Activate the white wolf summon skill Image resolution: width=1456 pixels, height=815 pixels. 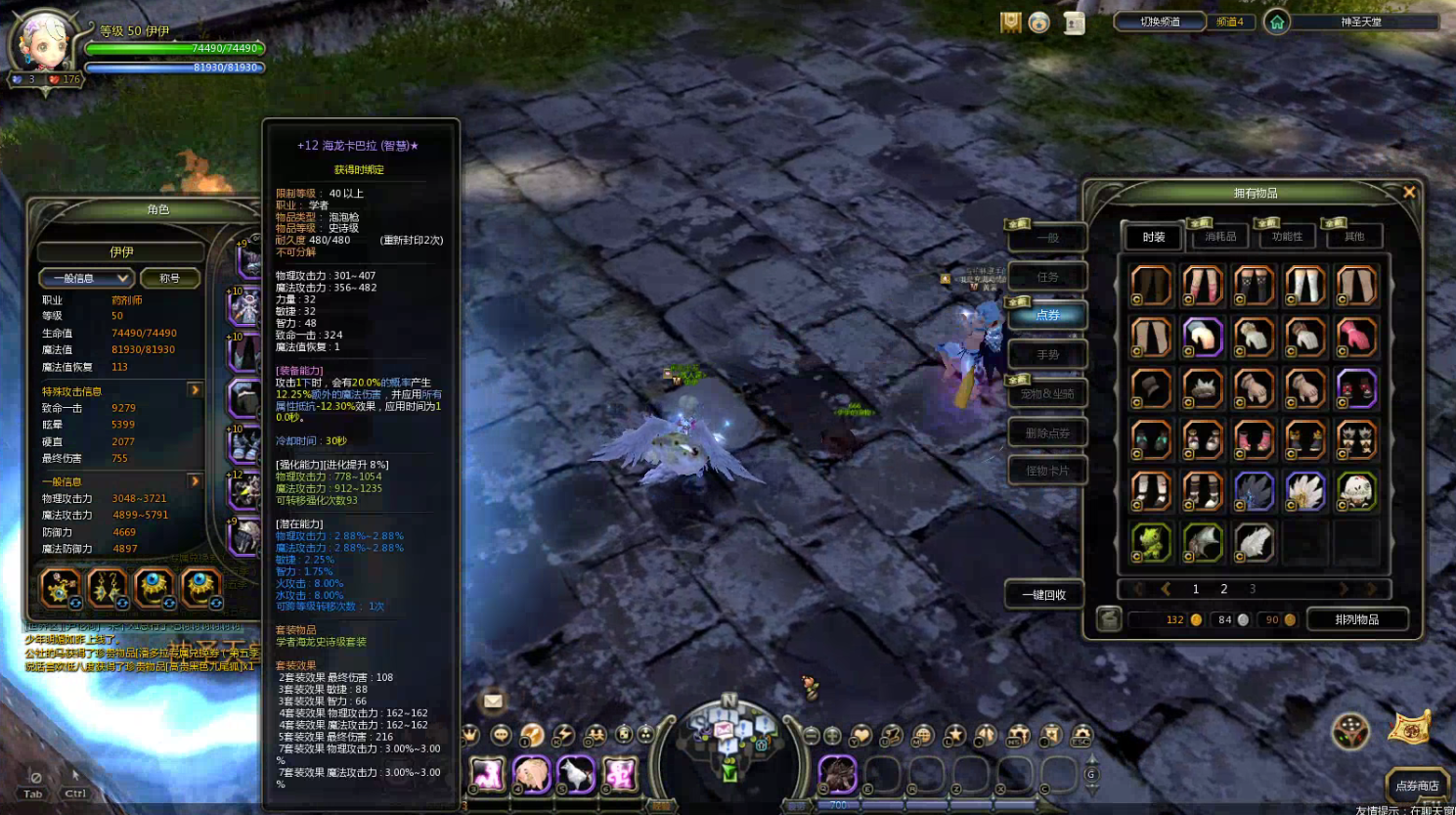[x=577, y=774]
